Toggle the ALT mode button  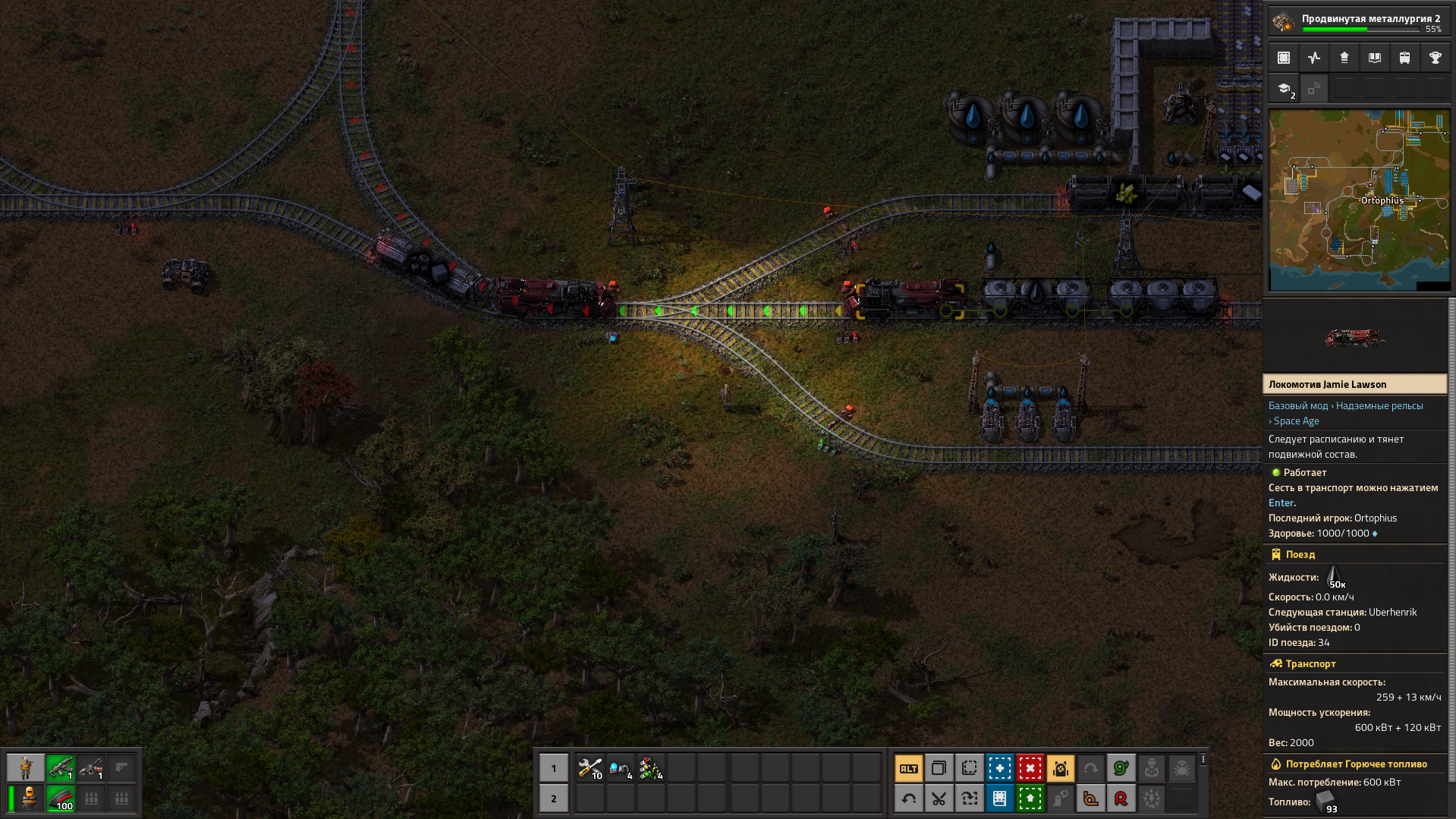tap(909, 769)
